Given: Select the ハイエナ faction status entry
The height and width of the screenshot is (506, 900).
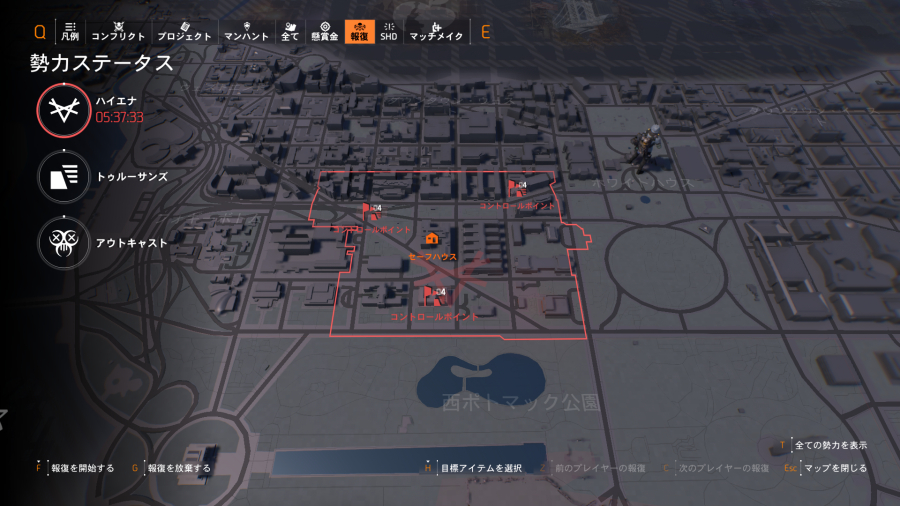Looking at the screenshot, I should [64, 109].
